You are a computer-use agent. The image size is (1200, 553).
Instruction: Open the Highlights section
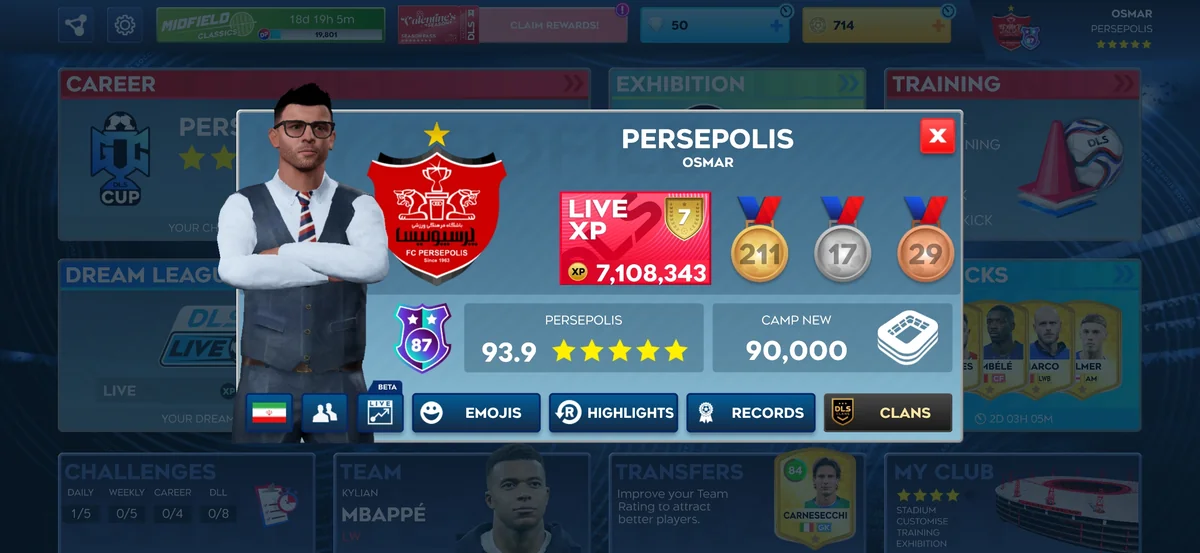click(x=613, y=413)
